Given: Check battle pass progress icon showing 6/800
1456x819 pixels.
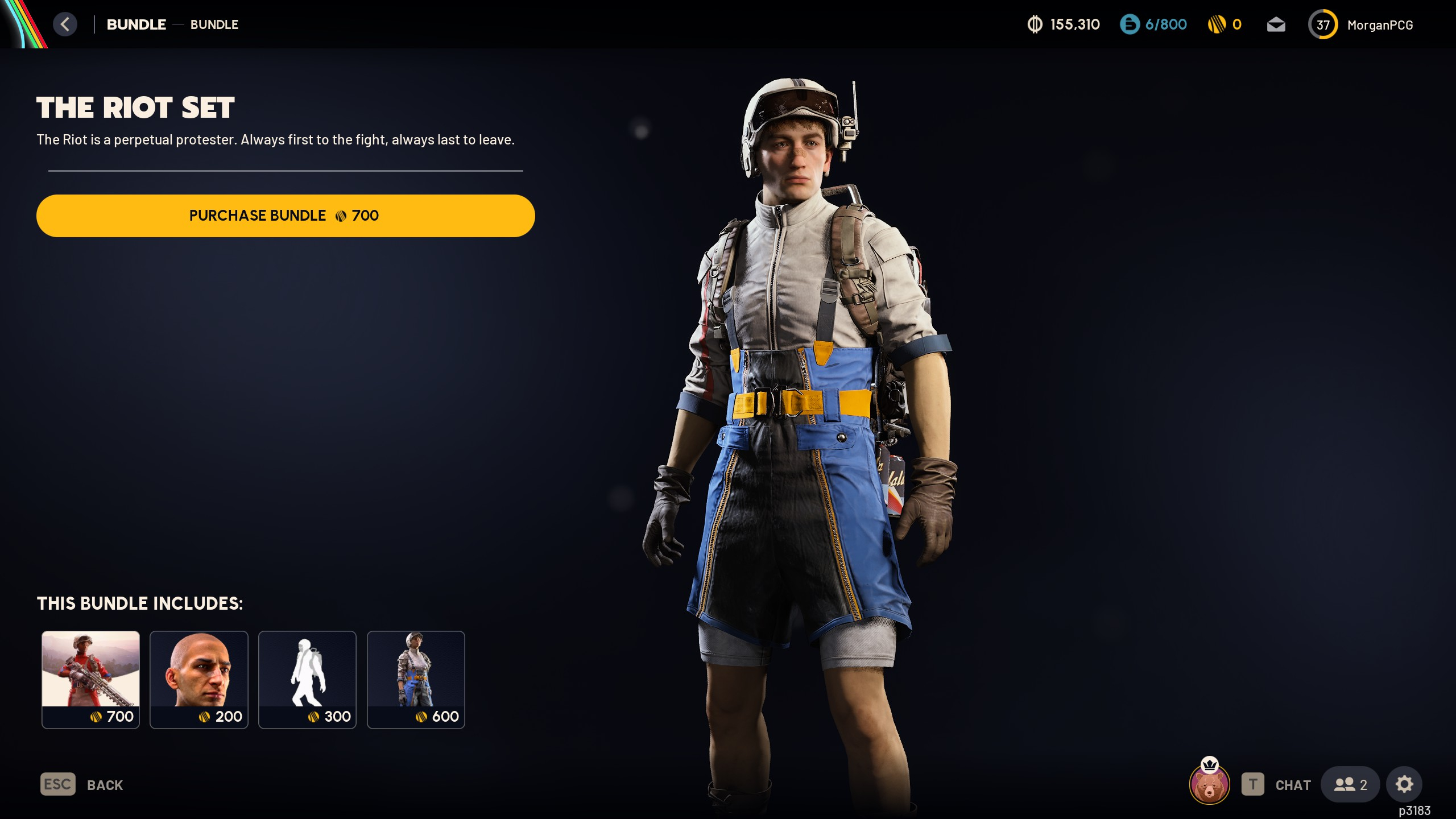Looking at the screenshot, I should point(1153,24).
